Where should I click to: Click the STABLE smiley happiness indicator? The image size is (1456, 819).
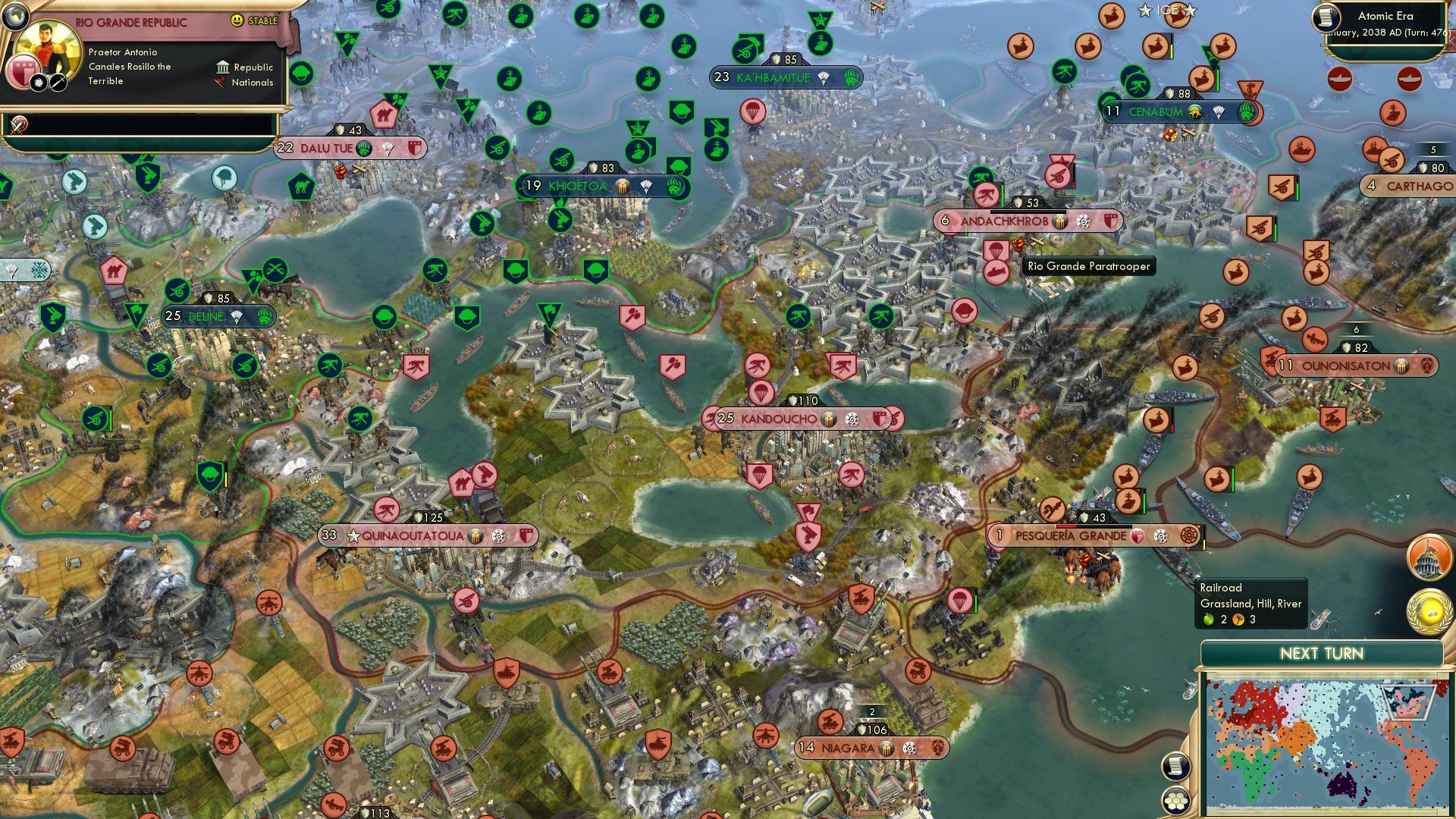[x=237, y=21]
